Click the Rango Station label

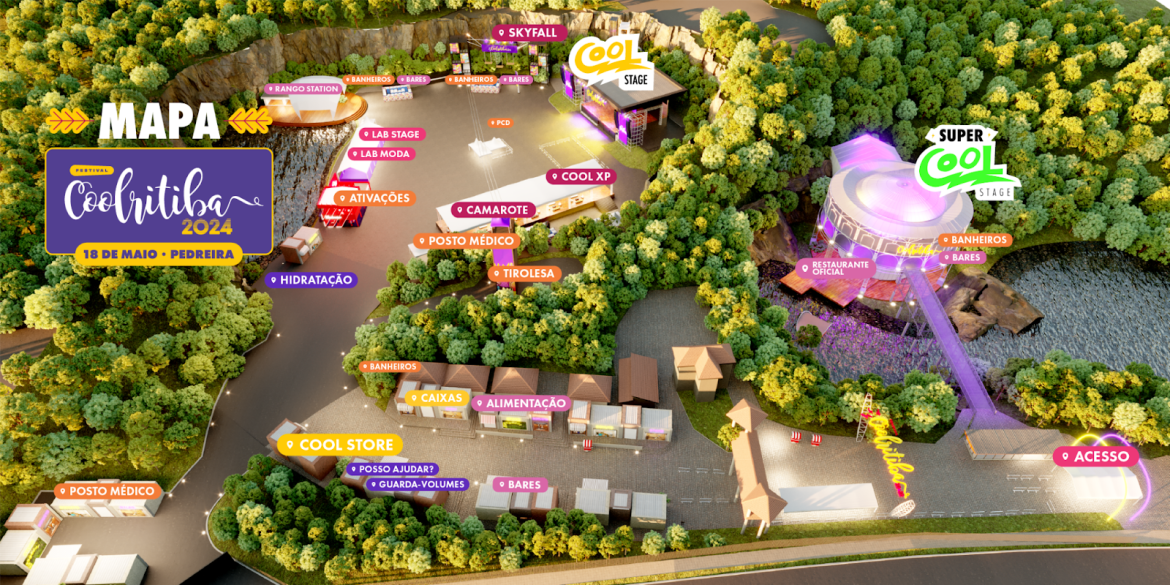pos(303,89)
